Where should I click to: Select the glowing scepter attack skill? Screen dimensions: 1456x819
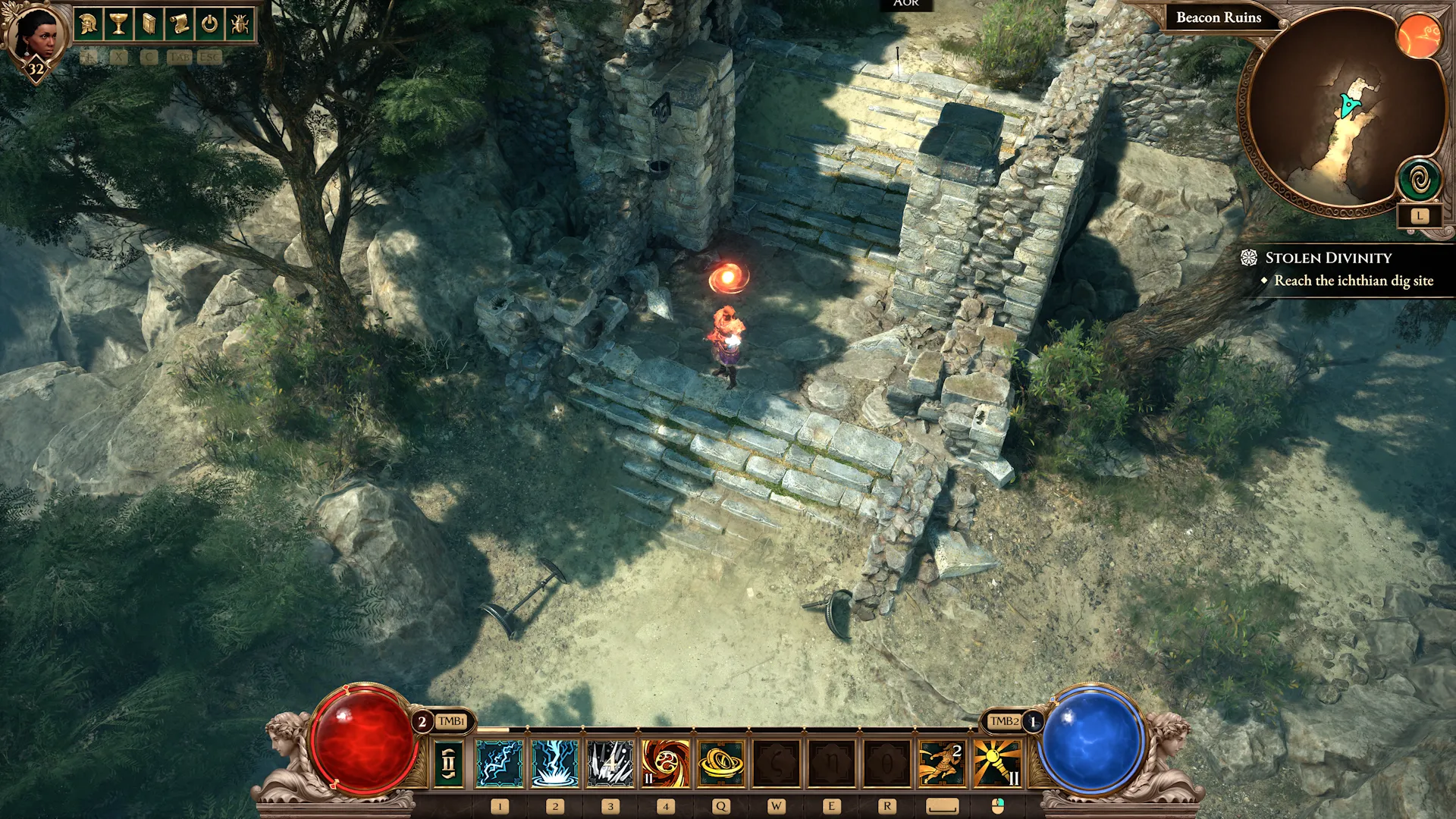tap(996, 763)
